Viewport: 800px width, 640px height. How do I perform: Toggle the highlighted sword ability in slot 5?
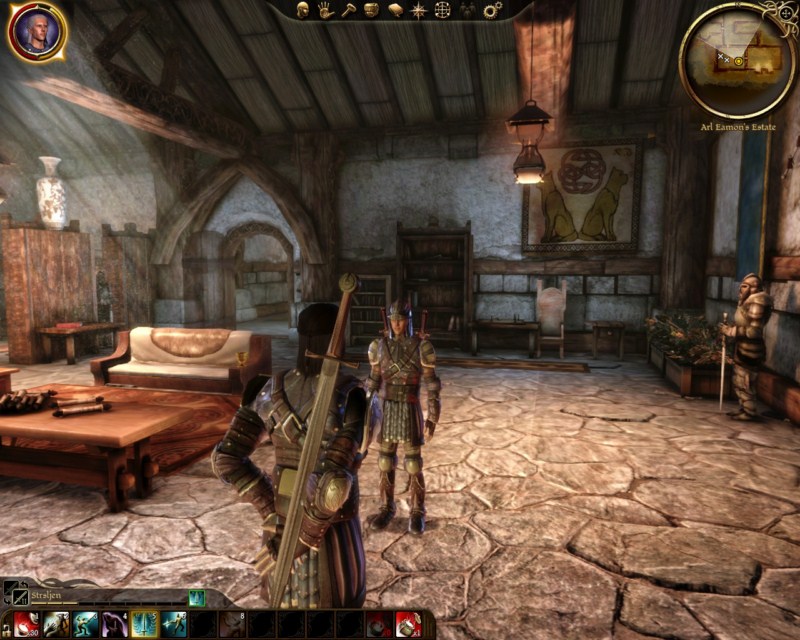click(144, 625)
